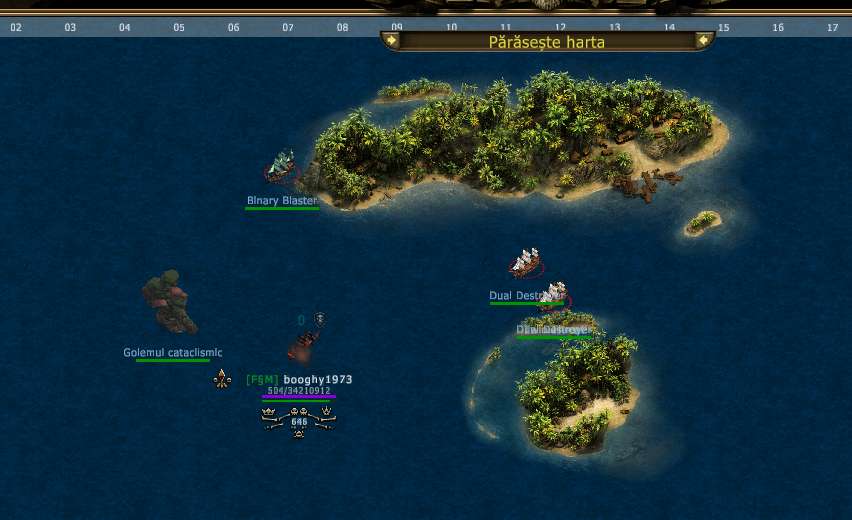Click the arrow icon right of Părăsește harta
The width and height of the screenshot is (852, 520).
704,41
